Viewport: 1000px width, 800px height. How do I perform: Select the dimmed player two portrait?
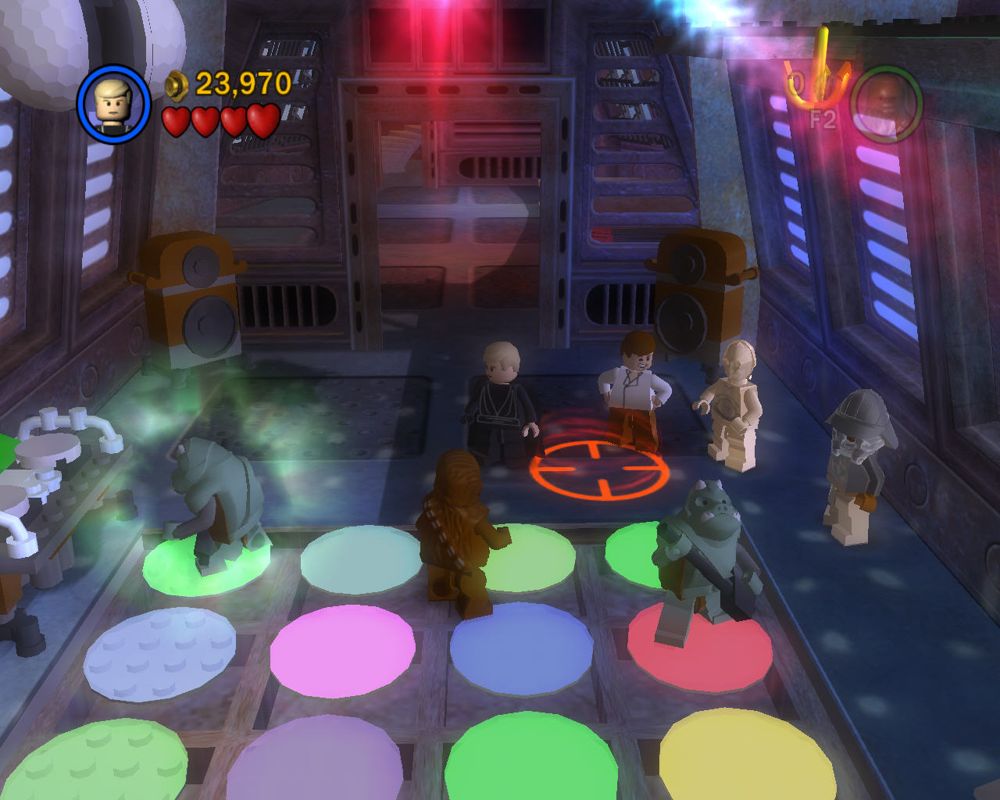tap(885, 103)
